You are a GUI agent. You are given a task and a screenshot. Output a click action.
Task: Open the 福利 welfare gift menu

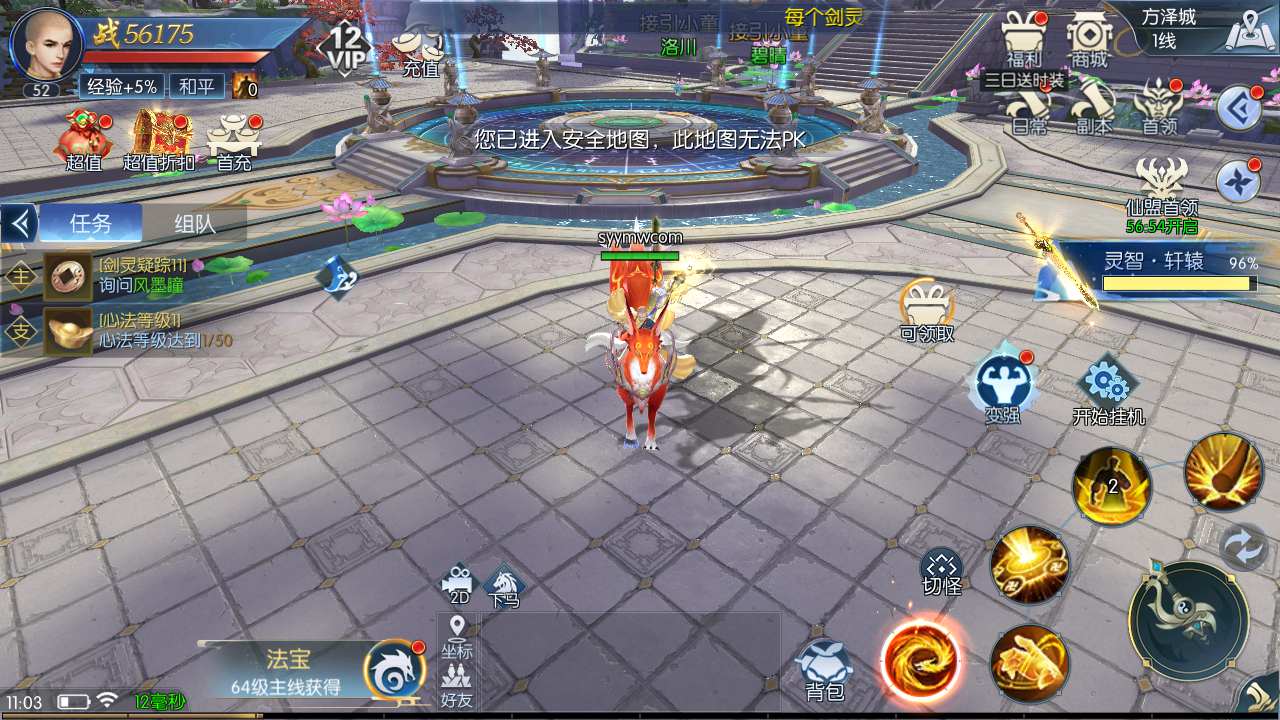click(x=1024, y=38)
